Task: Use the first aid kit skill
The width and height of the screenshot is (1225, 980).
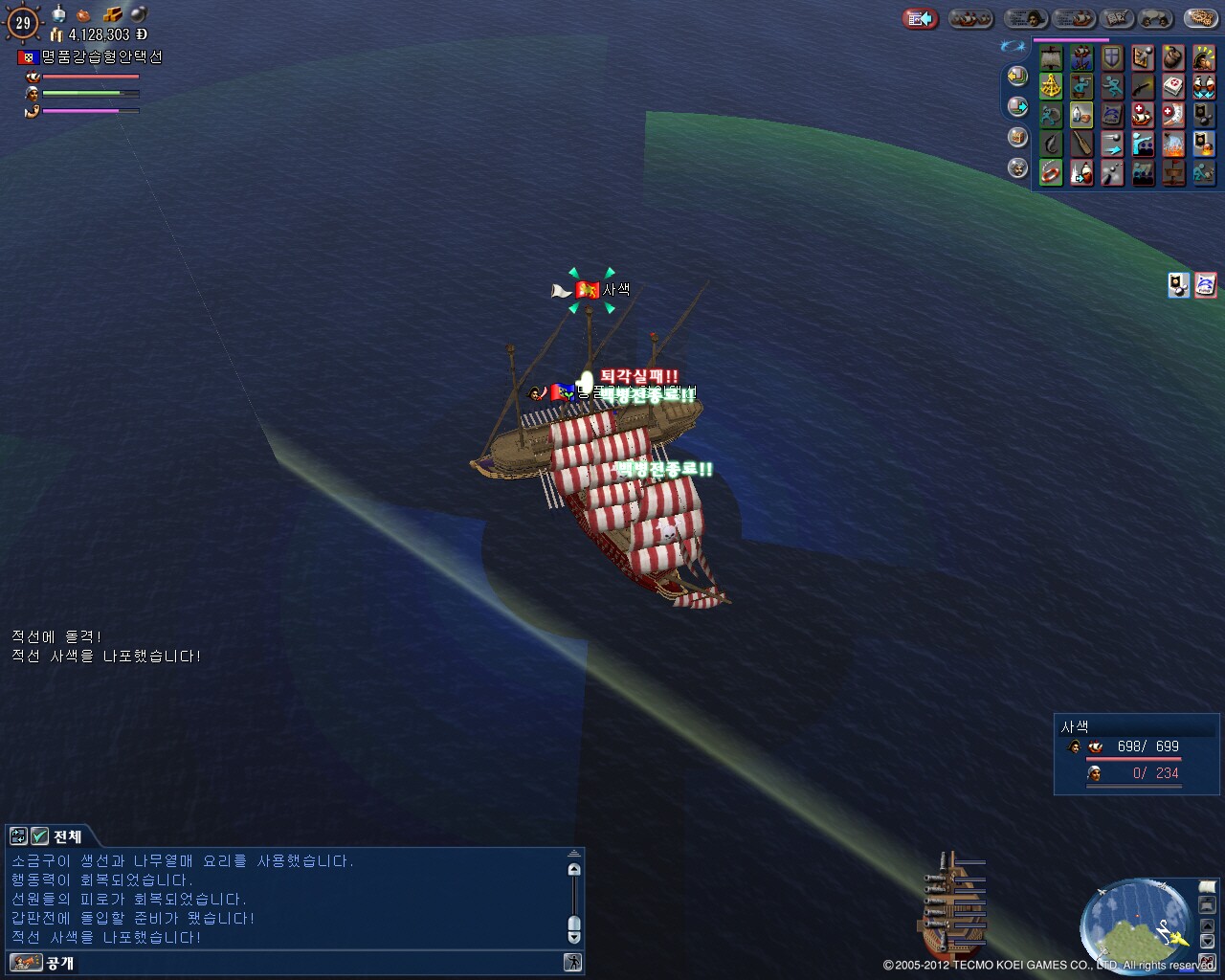Action: [x=1173, y=87]
